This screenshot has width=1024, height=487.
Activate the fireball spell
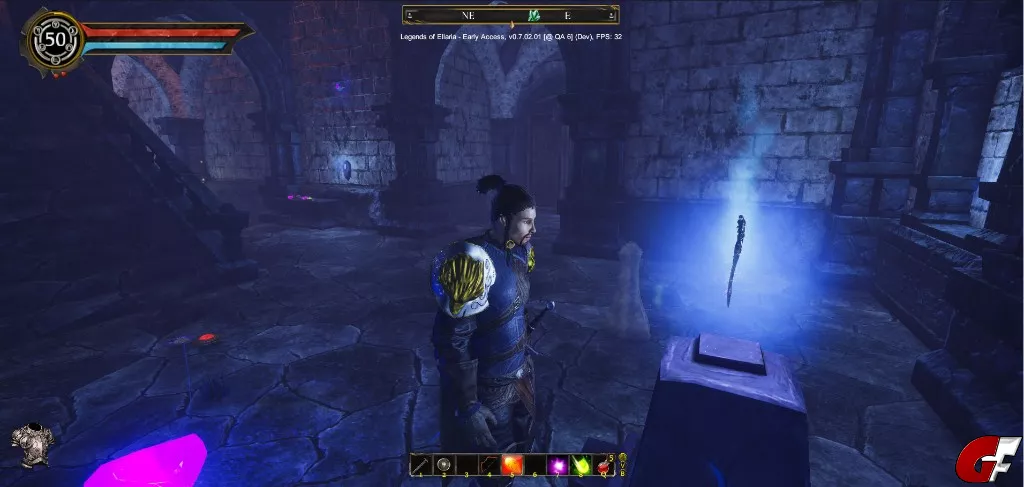[x=511, y=465]
